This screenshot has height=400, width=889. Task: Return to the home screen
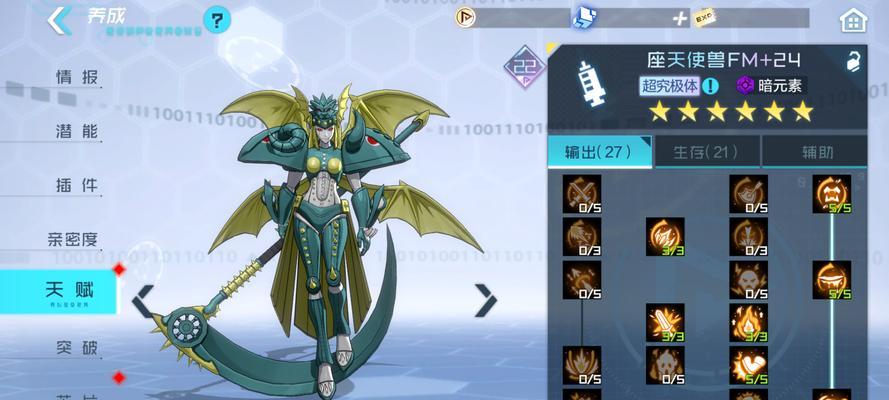[852, 19]
